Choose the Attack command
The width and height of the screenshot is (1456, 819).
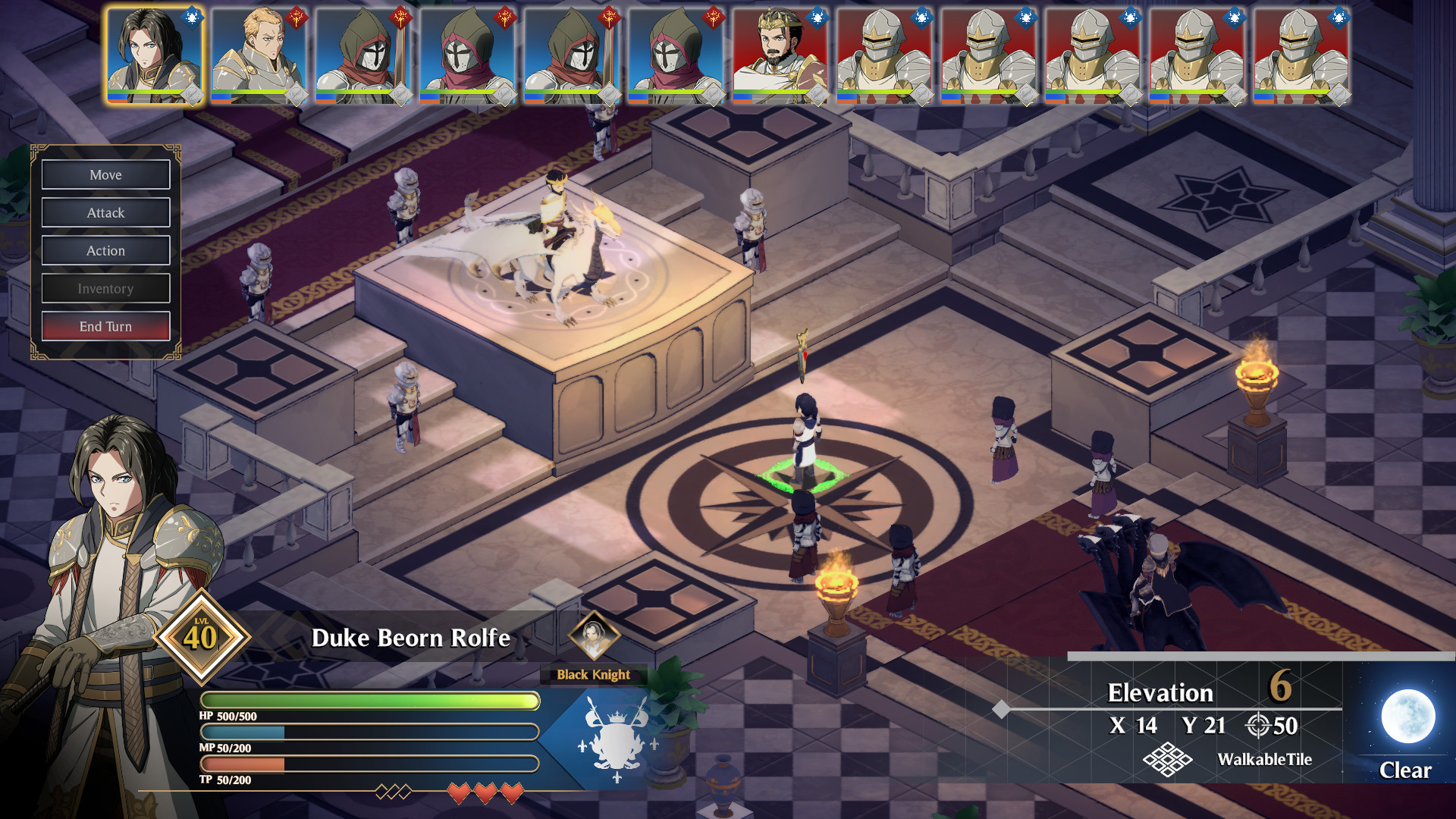pos(105,213)
